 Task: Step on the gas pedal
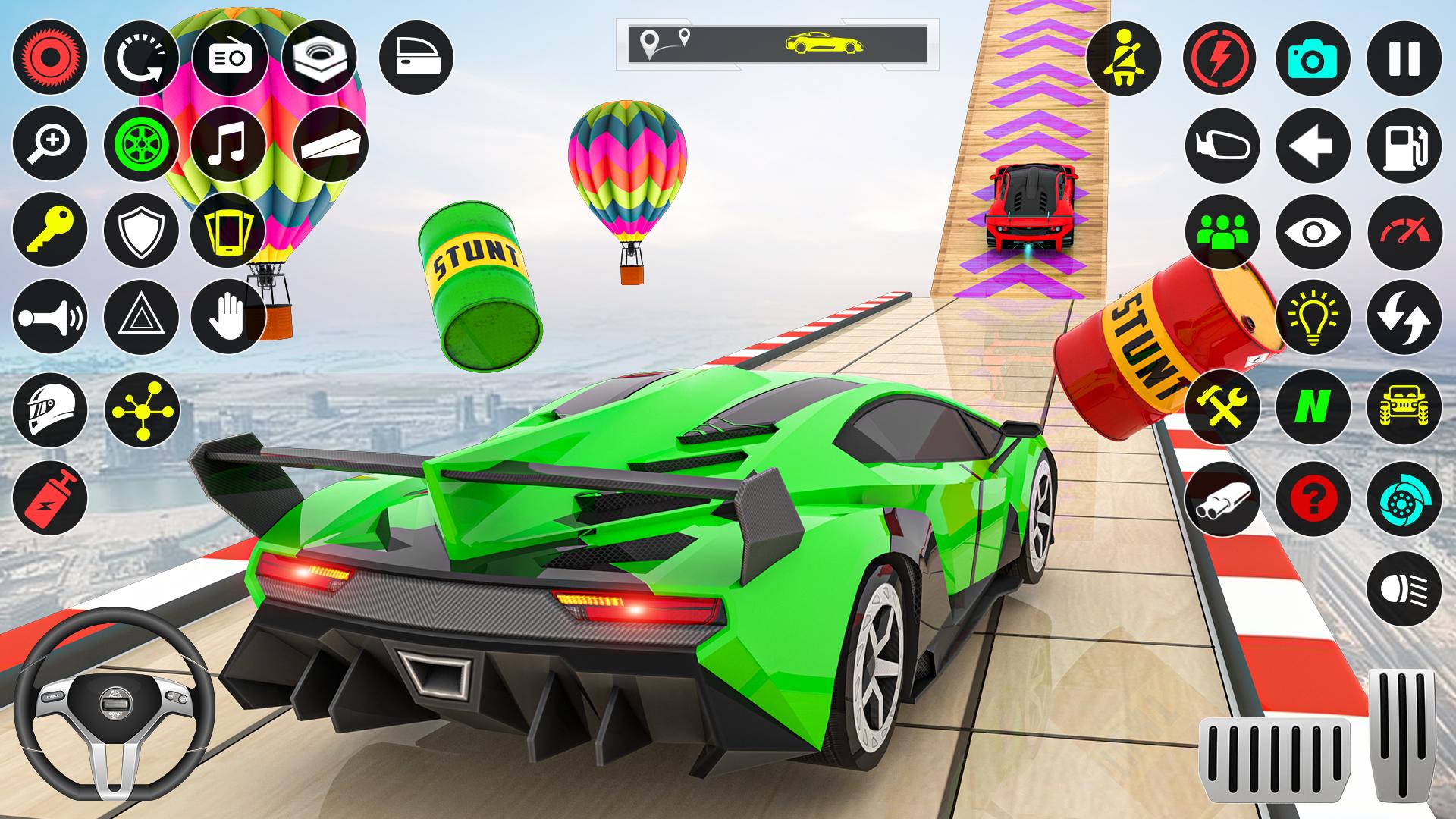coord(1404,734)
